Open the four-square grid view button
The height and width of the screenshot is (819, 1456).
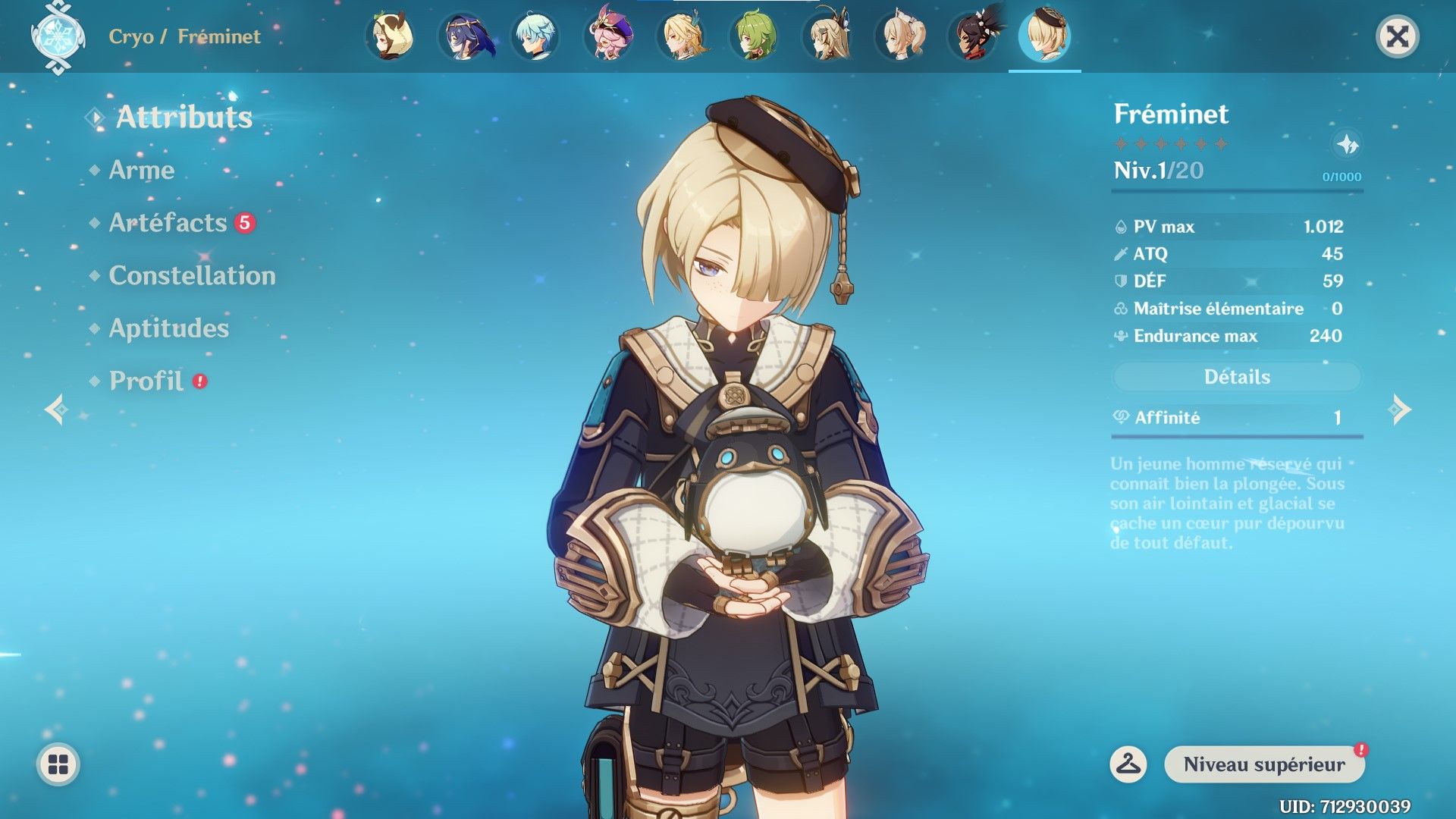coord(58,764)
